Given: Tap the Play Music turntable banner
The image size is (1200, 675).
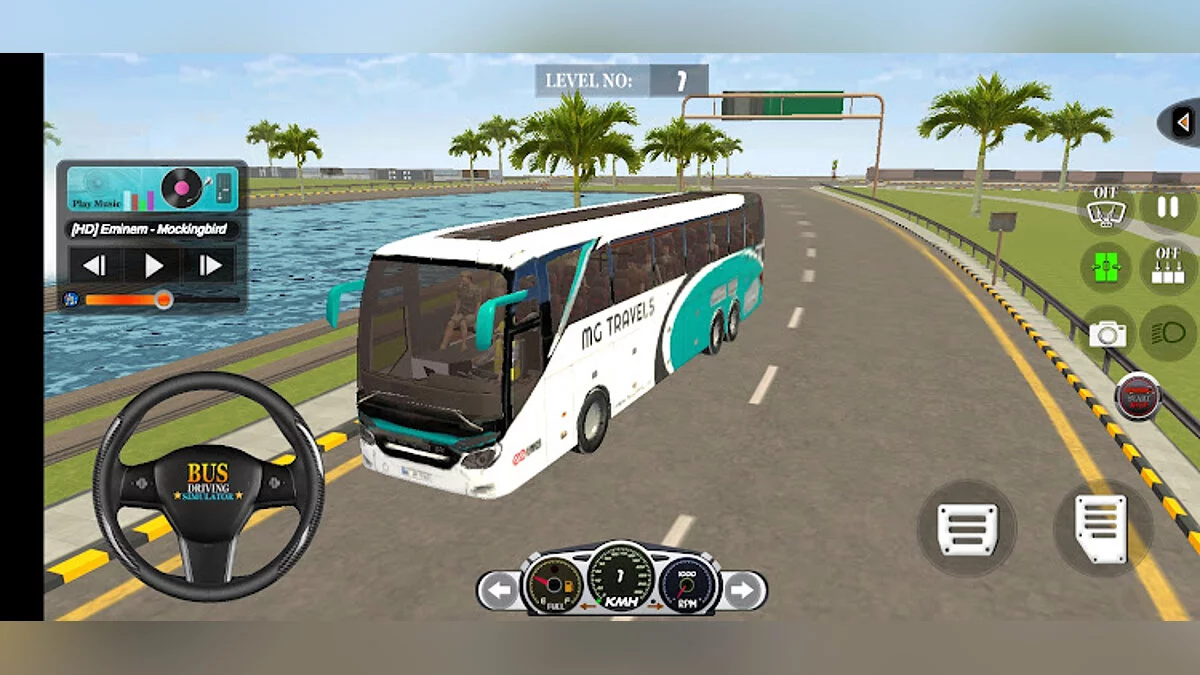Looking at the screenshot, I should (152, 189).
